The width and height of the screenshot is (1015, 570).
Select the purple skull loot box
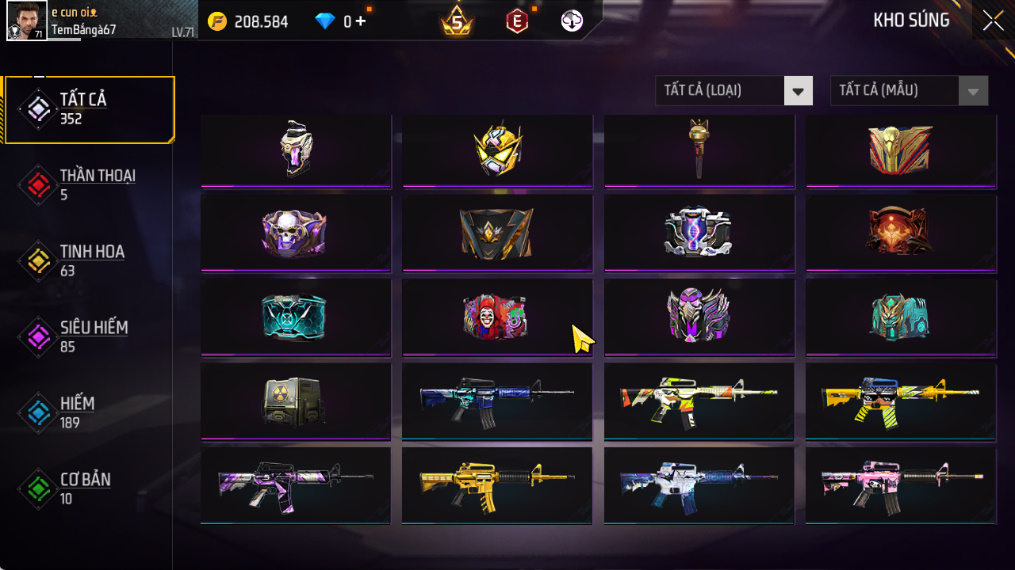tap(295, 232)
